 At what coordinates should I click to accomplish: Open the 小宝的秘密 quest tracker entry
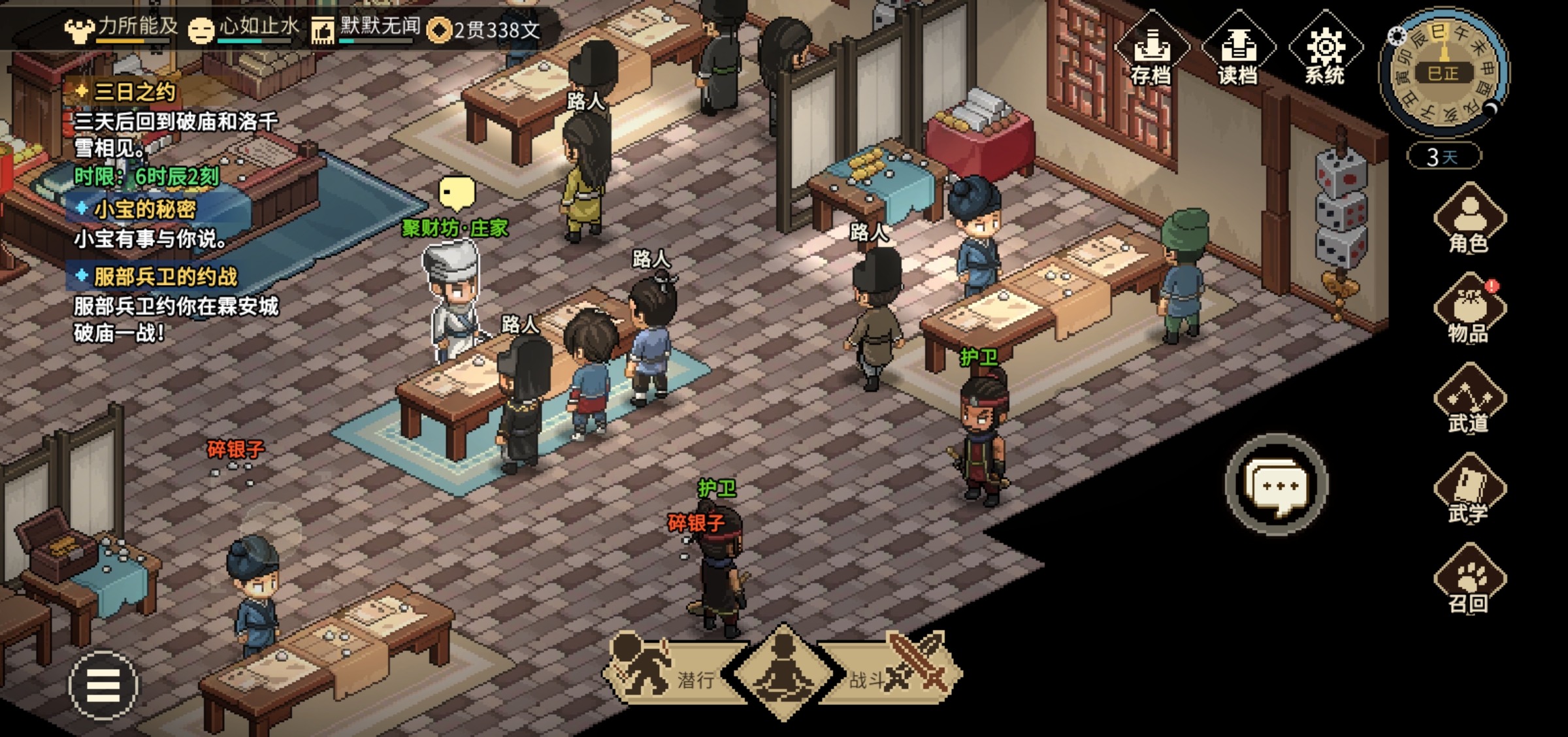(144, 209)
